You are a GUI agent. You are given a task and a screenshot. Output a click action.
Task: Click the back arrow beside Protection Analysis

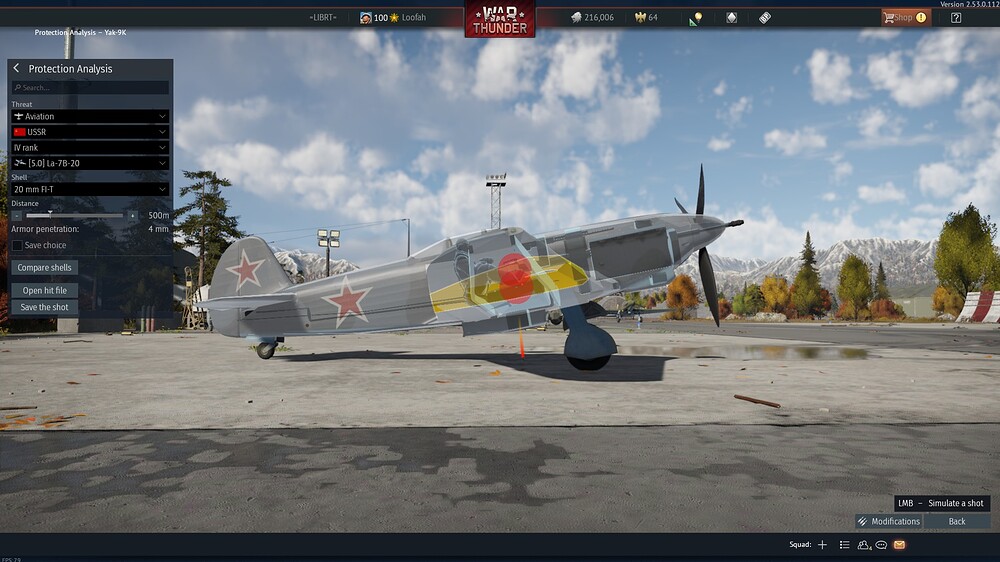click(x=17, y=69)
